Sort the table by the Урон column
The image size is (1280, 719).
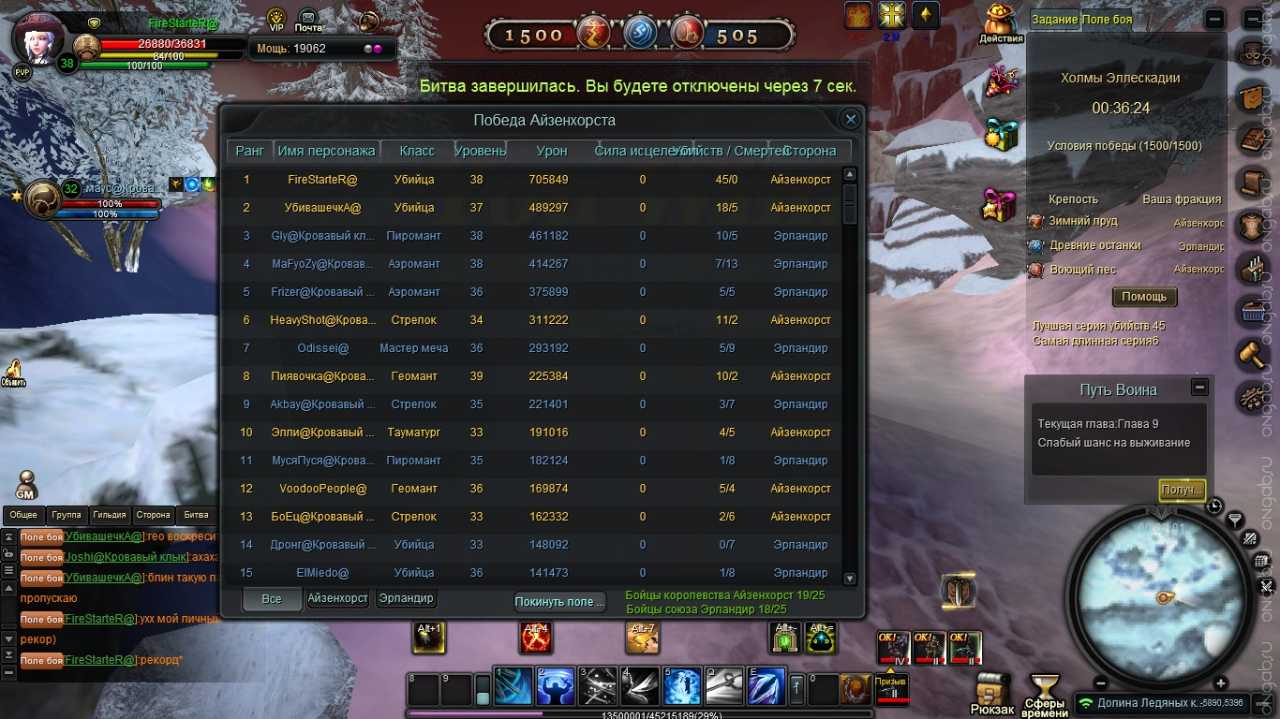551,151
